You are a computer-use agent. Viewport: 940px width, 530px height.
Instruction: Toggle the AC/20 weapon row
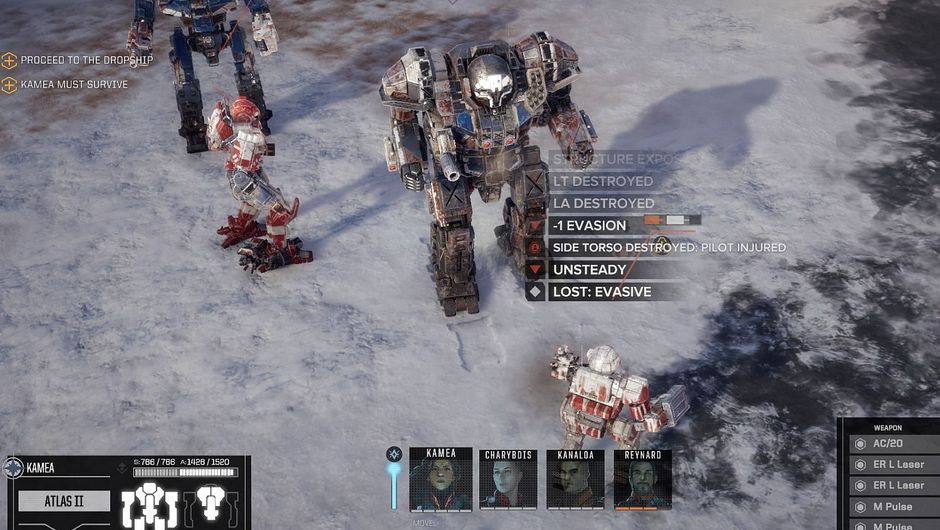point(894,444)
